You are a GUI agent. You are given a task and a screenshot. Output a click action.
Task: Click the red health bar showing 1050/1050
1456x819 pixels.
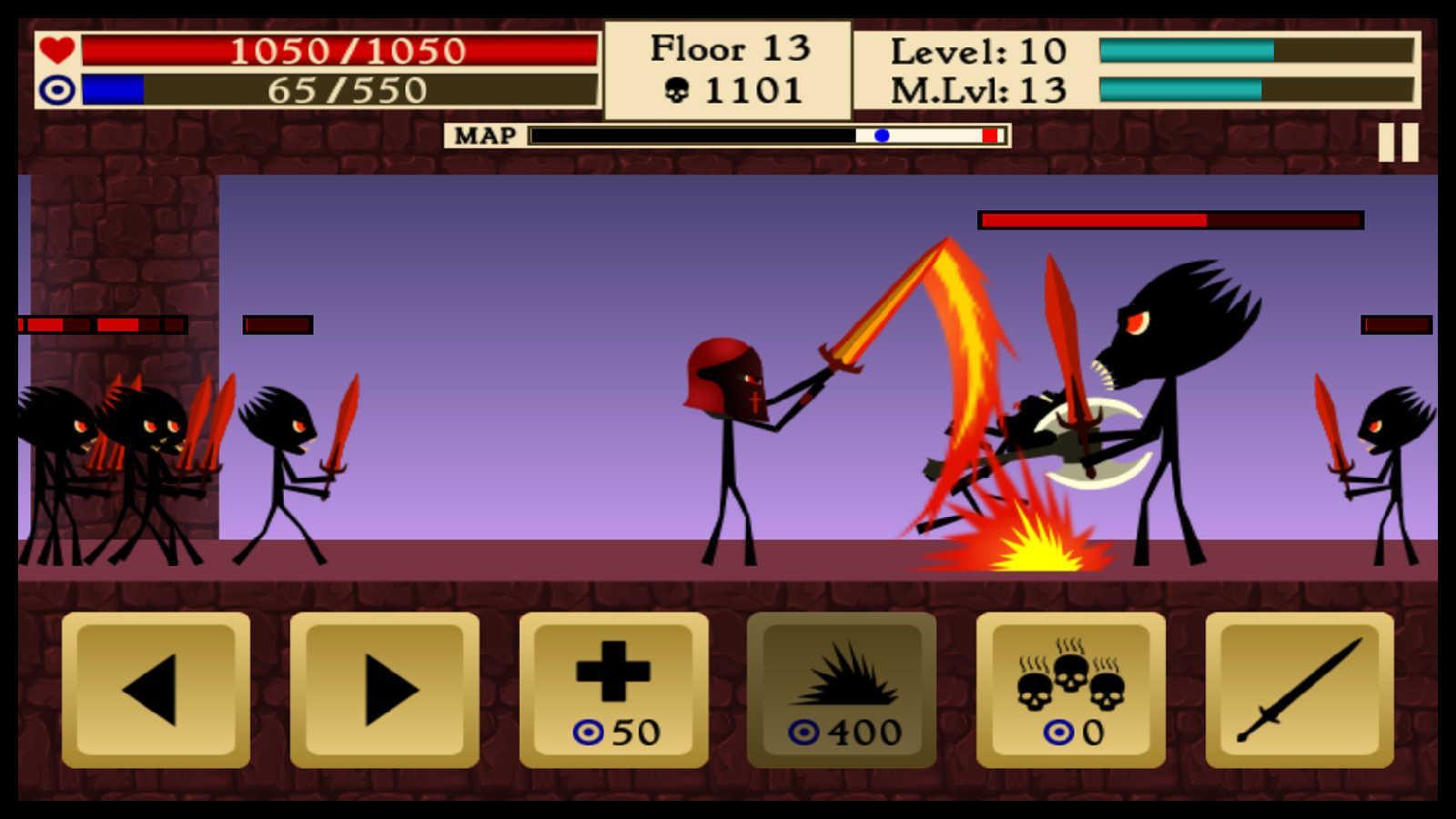click(337, 50)
